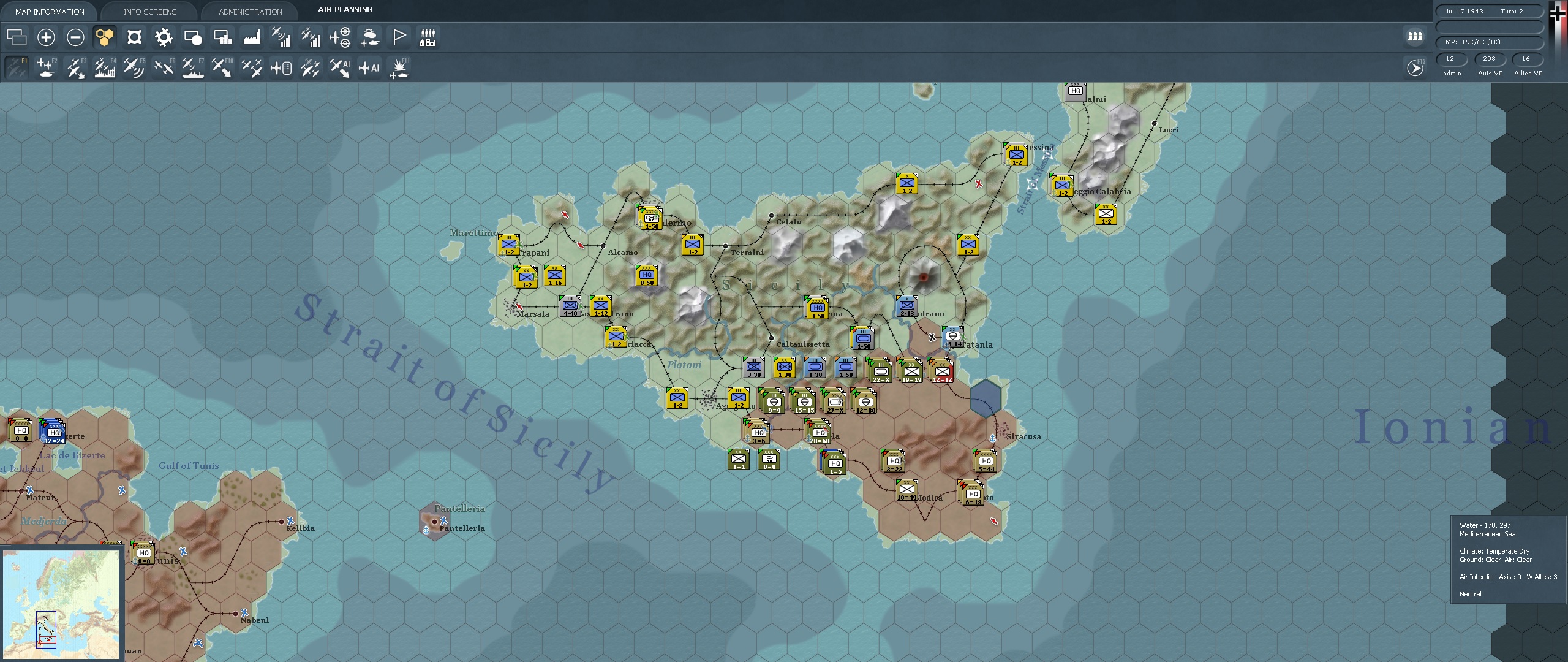Image resolution: width=1568 pixels, height=662 pixels.
Task: Select the F7 naval patrol mission icon
Action: [x=192, y=67]
